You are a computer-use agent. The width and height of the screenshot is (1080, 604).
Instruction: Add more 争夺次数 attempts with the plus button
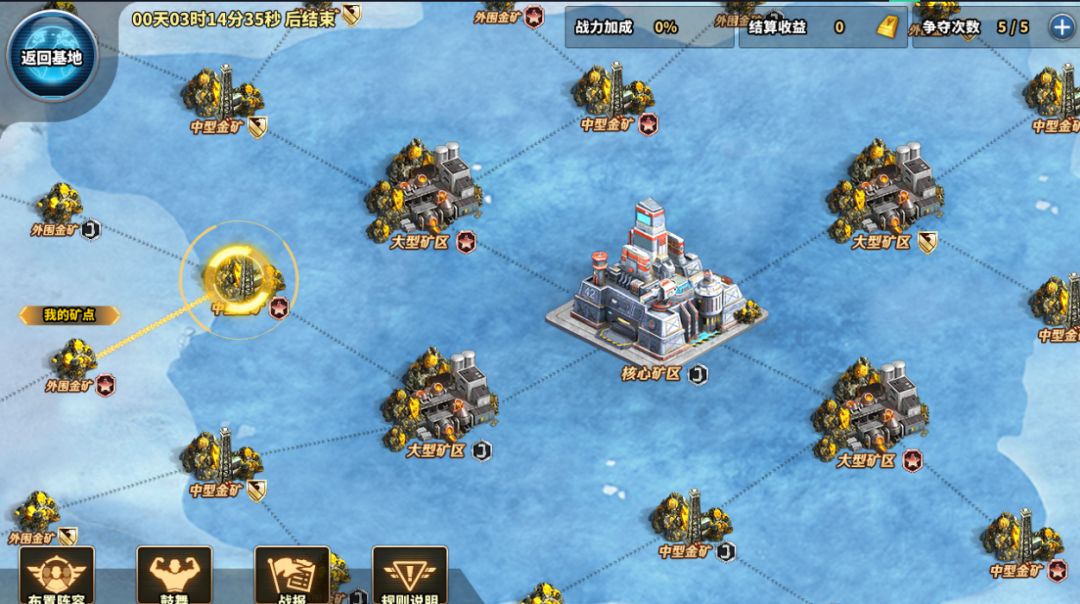click(1060, 27)
